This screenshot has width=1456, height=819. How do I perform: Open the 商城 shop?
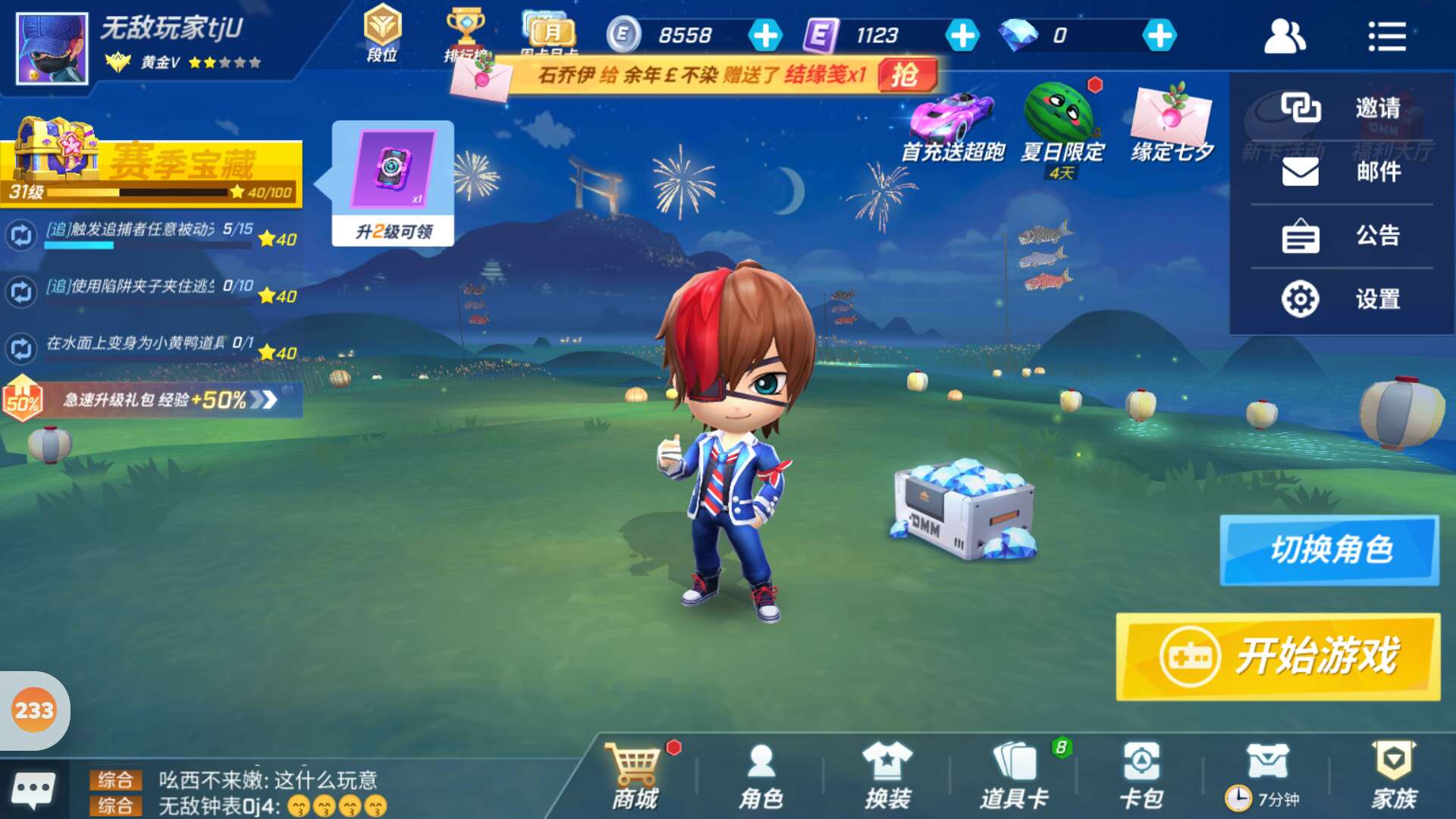tap(635, 777)
